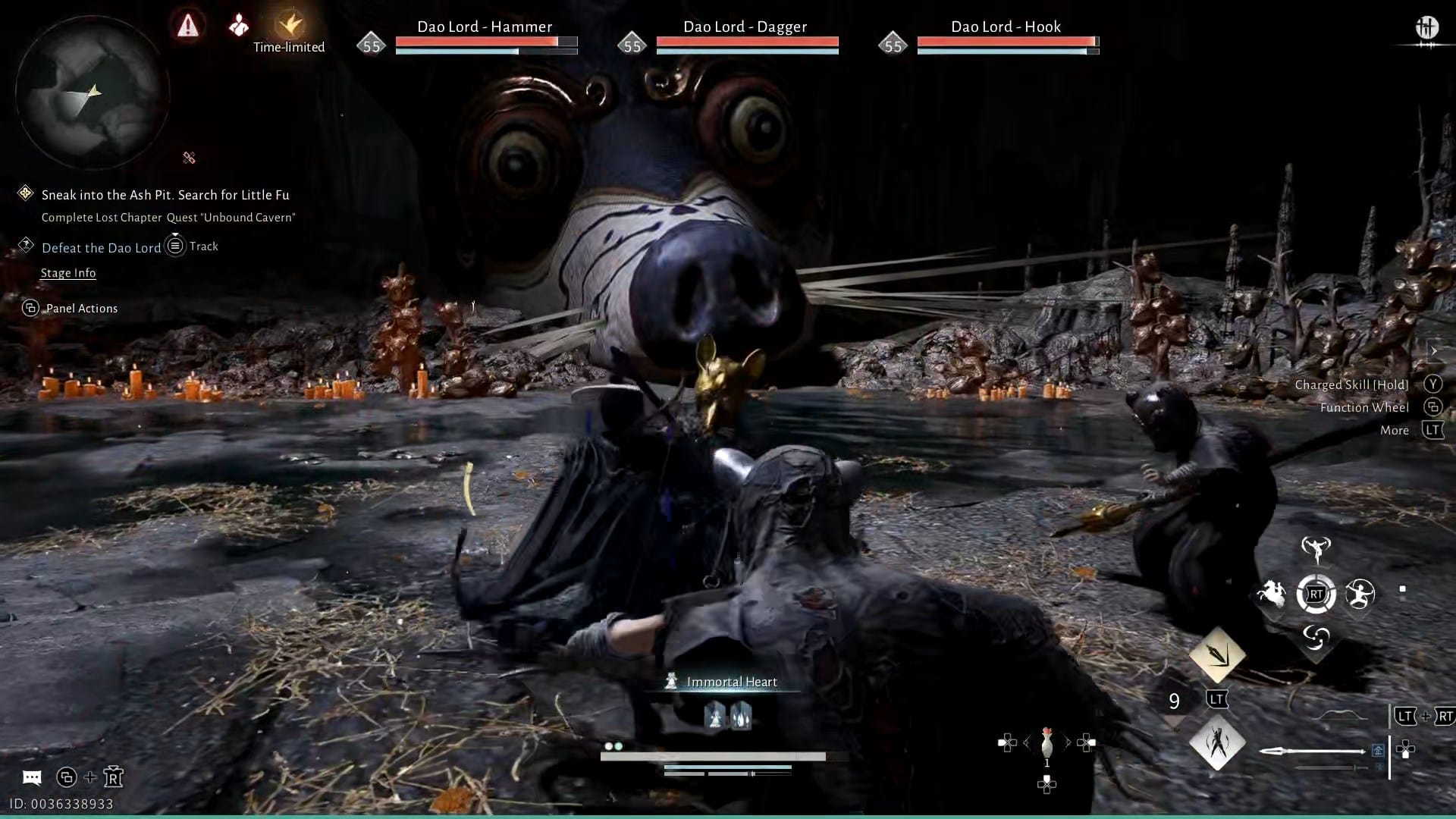Viewport: 1456px width, 819px height.
Task: Select the bow weapon slot
Action: 1341,716
